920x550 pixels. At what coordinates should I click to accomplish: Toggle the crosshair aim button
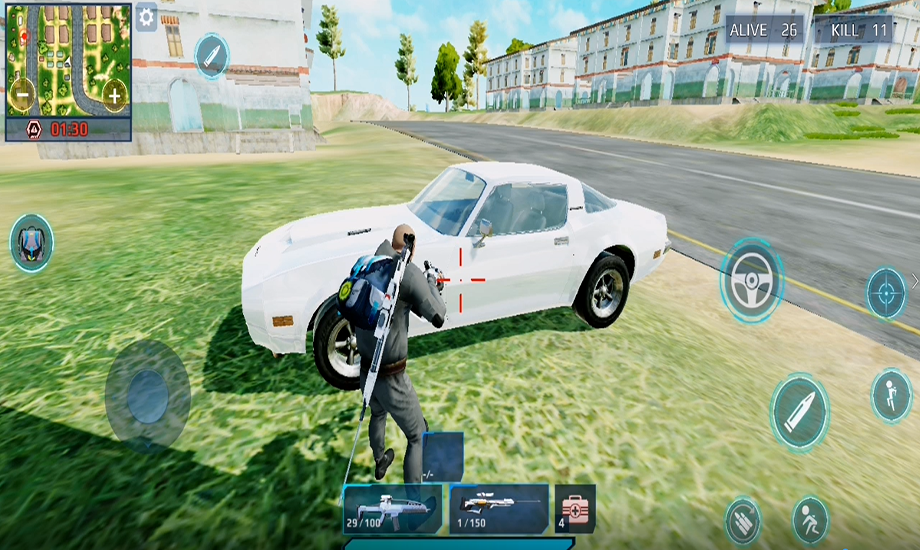(x=885, y=292)
